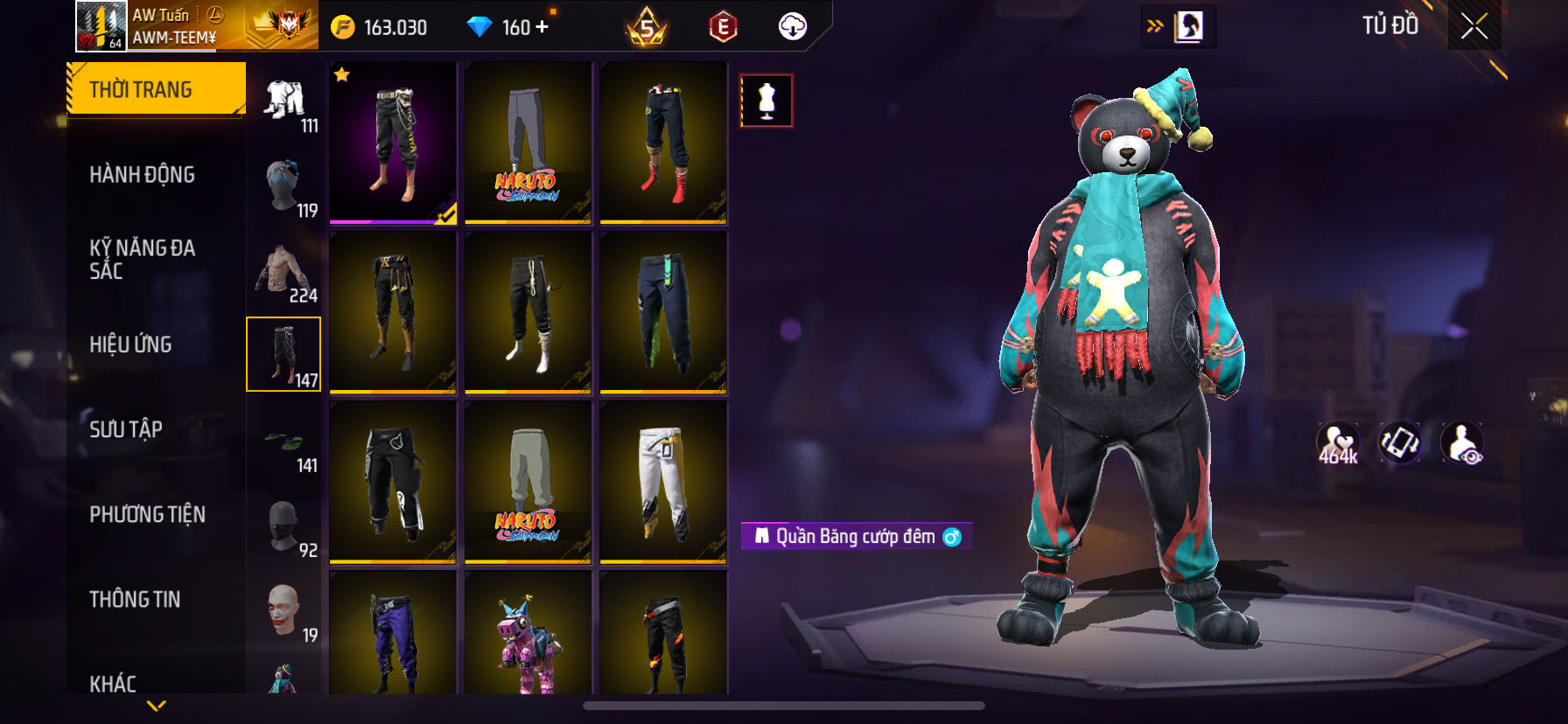
Task: Add diamonds with the plus button
Action: (542, 27)
